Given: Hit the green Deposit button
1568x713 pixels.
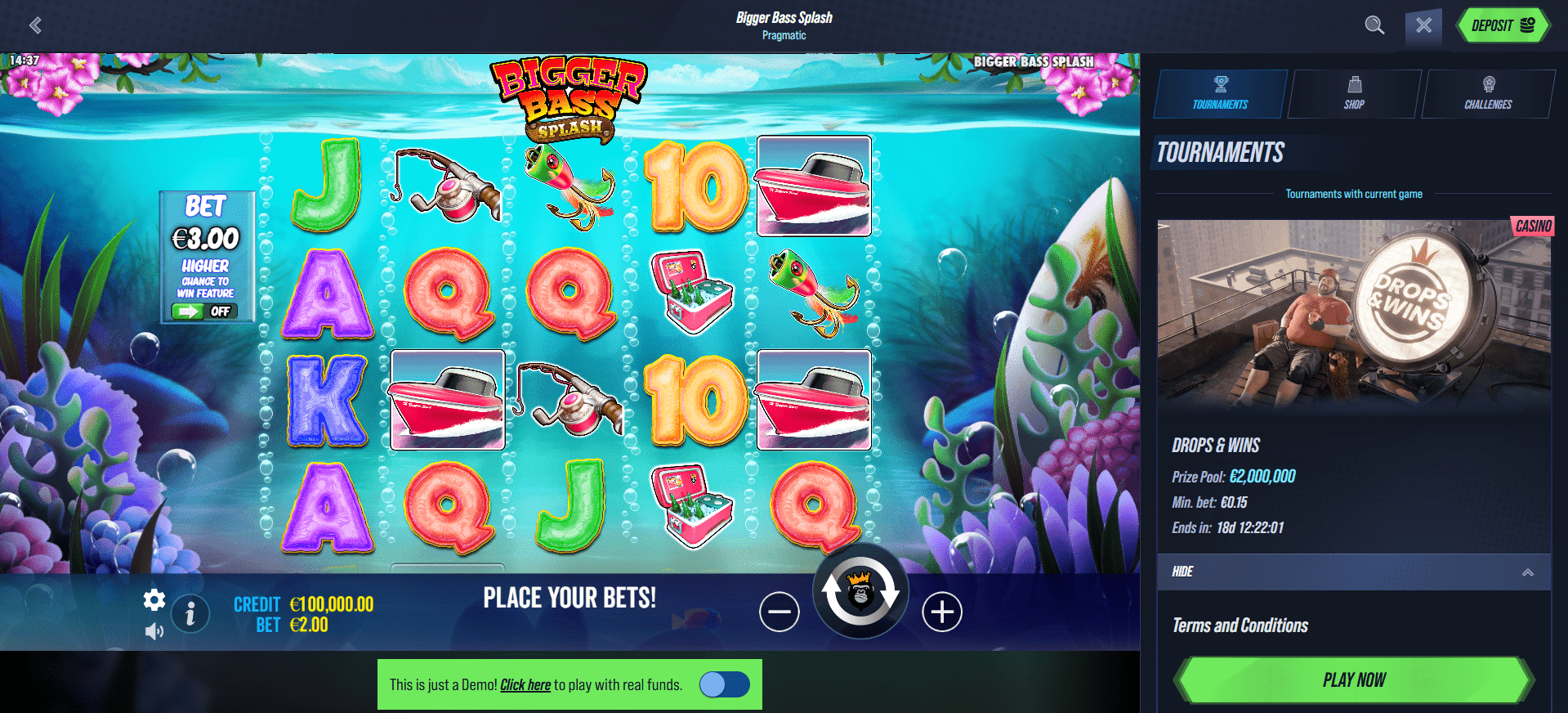Looking at the screenshot, I should tap(1503, 25).
